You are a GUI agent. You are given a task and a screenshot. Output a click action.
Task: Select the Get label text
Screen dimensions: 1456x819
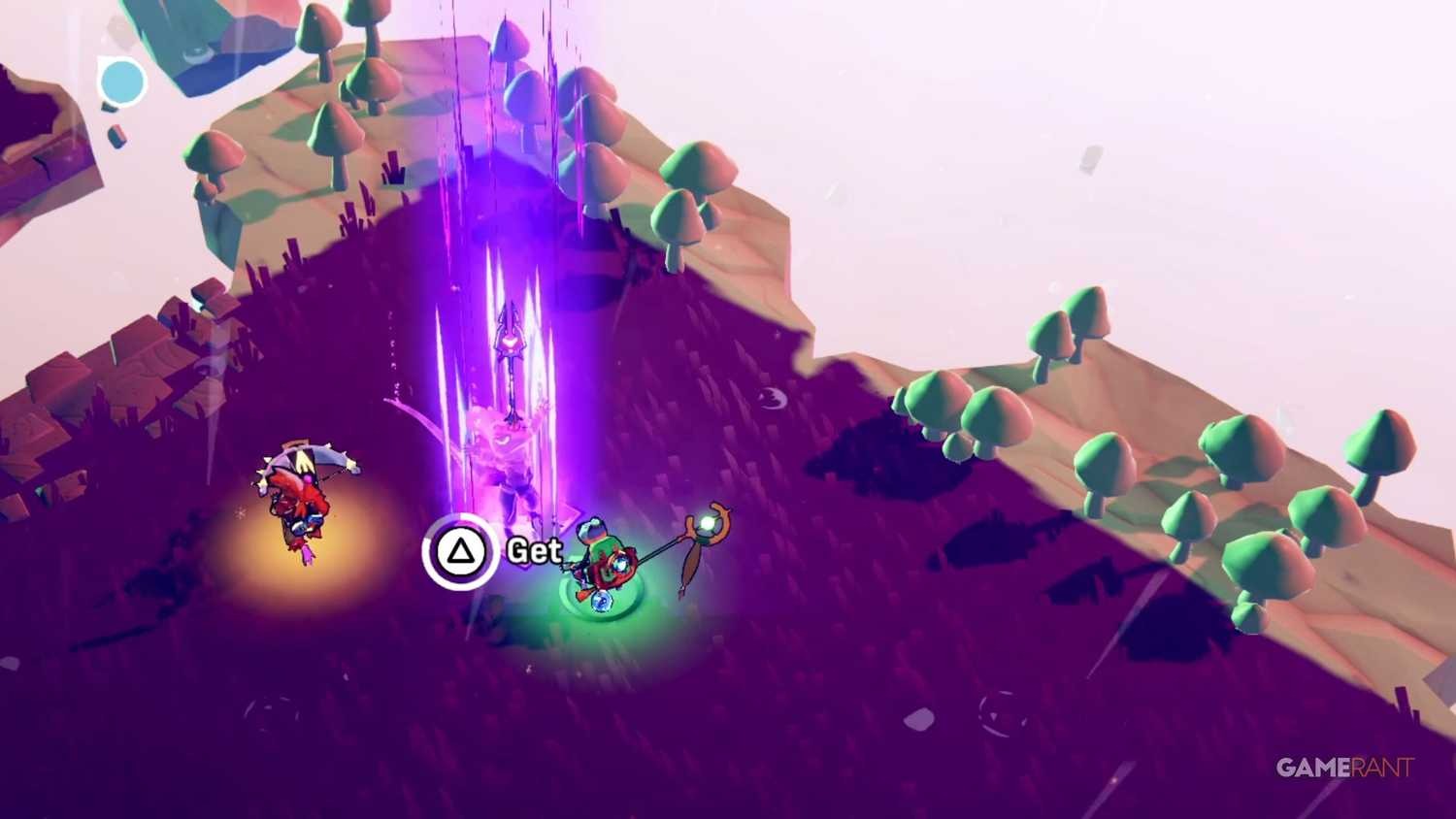coord(534,550)
